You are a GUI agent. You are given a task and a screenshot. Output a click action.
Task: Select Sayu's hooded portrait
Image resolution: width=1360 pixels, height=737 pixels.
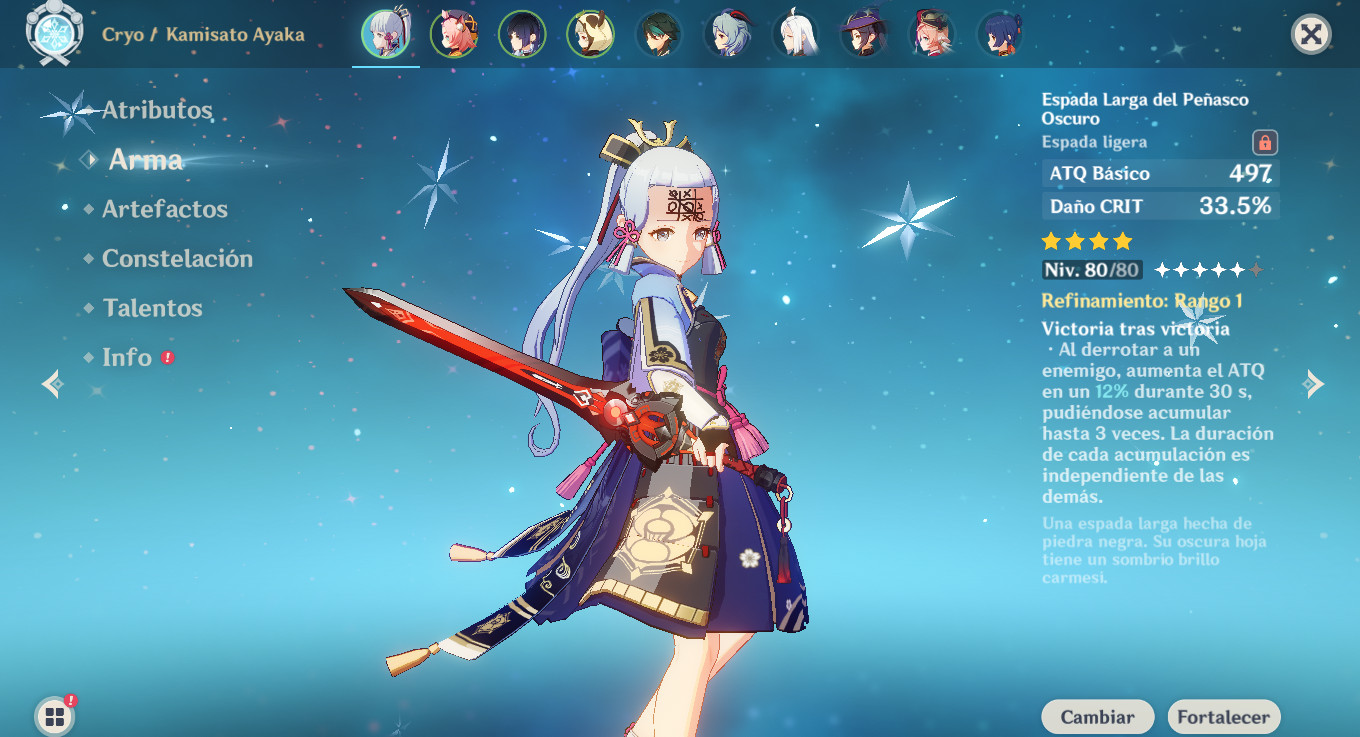[590, 33]
